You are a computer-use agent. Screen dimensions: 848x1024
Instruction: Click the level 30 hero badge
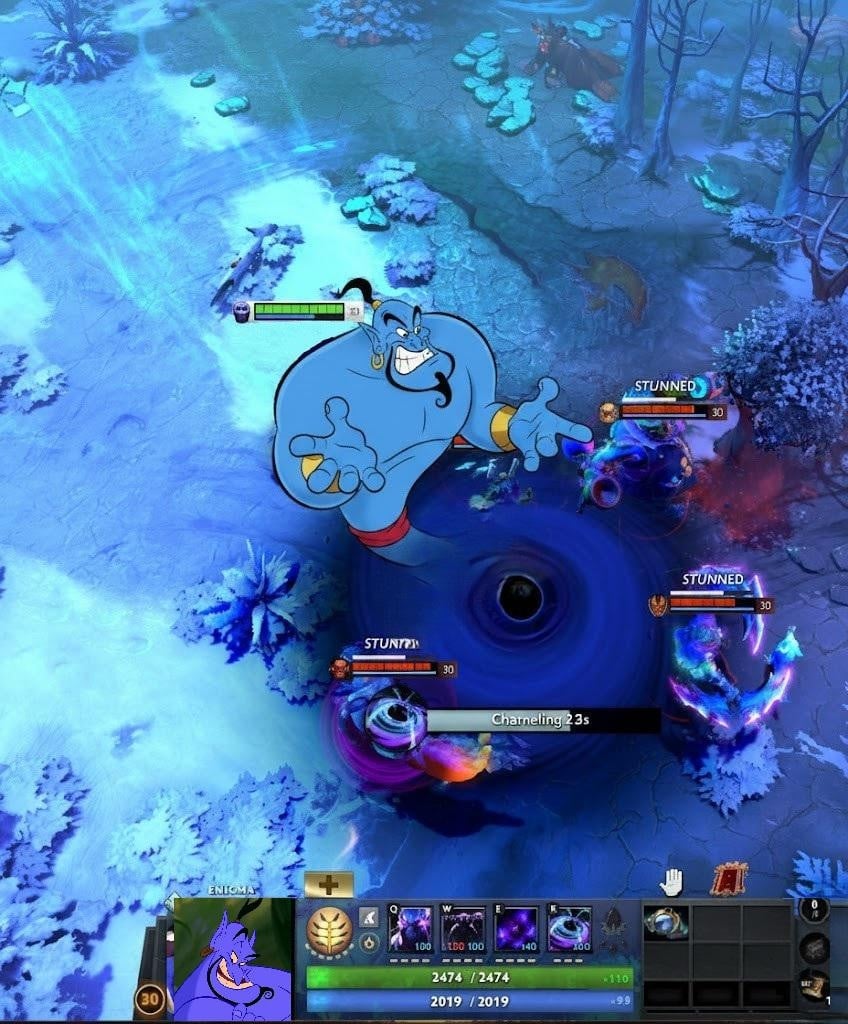coord(151,998)
